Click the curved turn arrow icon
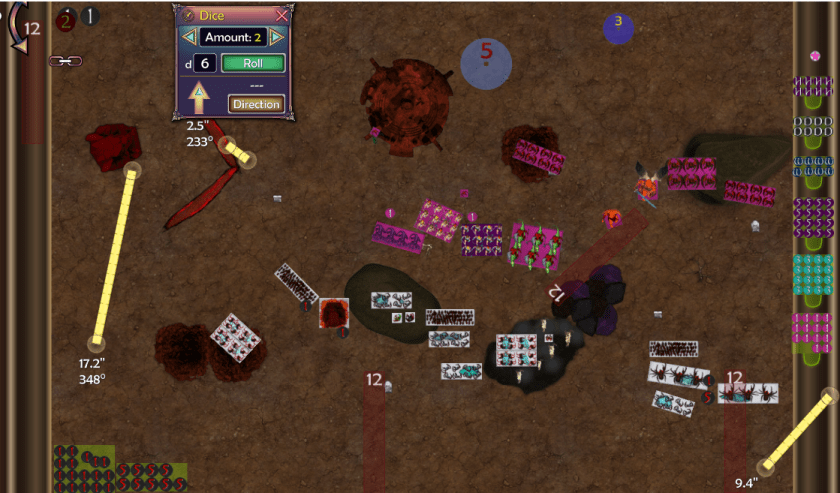Screen dimensions: 840x493 (x=16, y=28)
